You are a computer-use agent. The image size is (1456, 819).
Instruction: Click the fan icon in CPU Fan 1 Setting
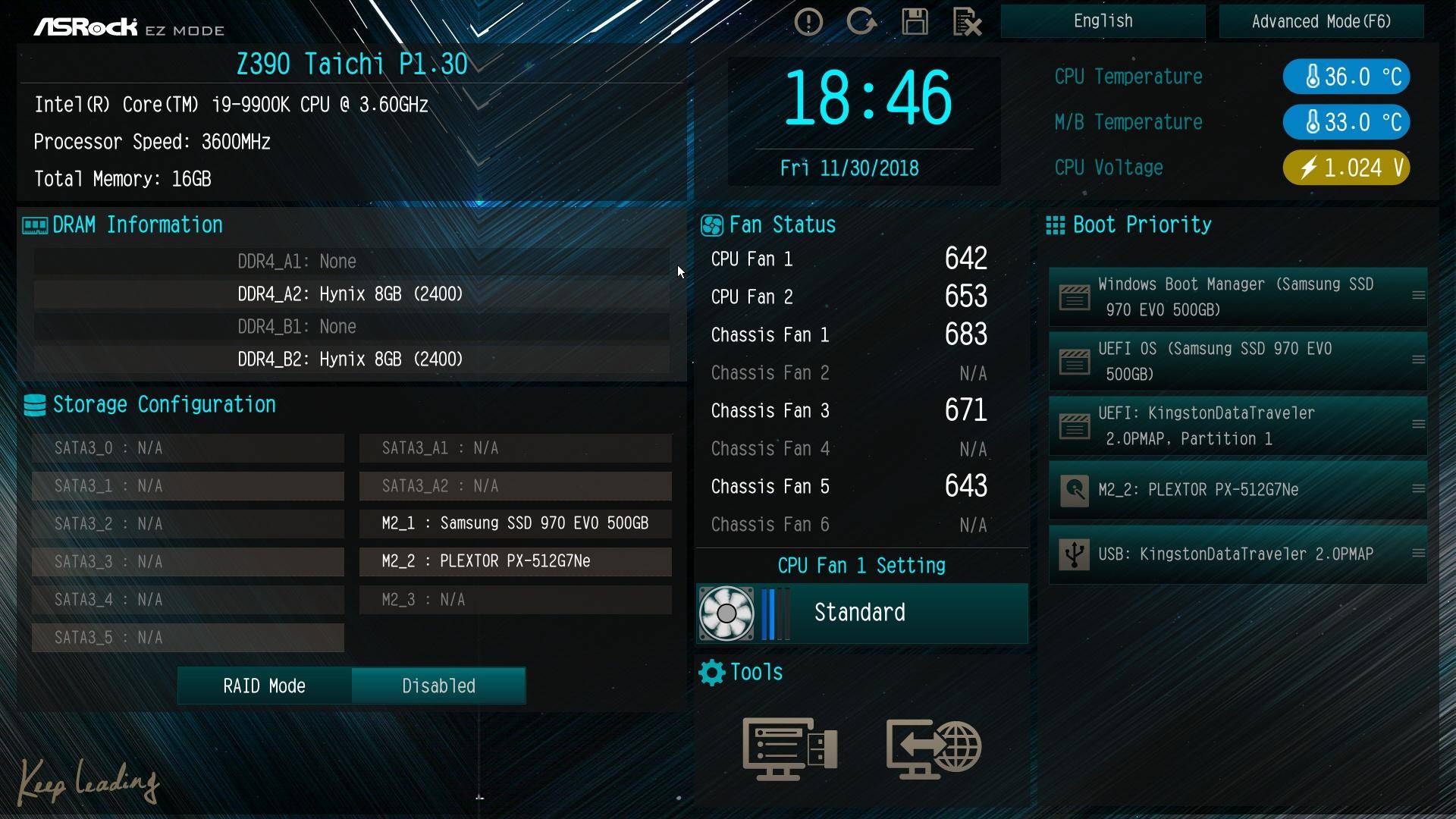pos(727,613)
